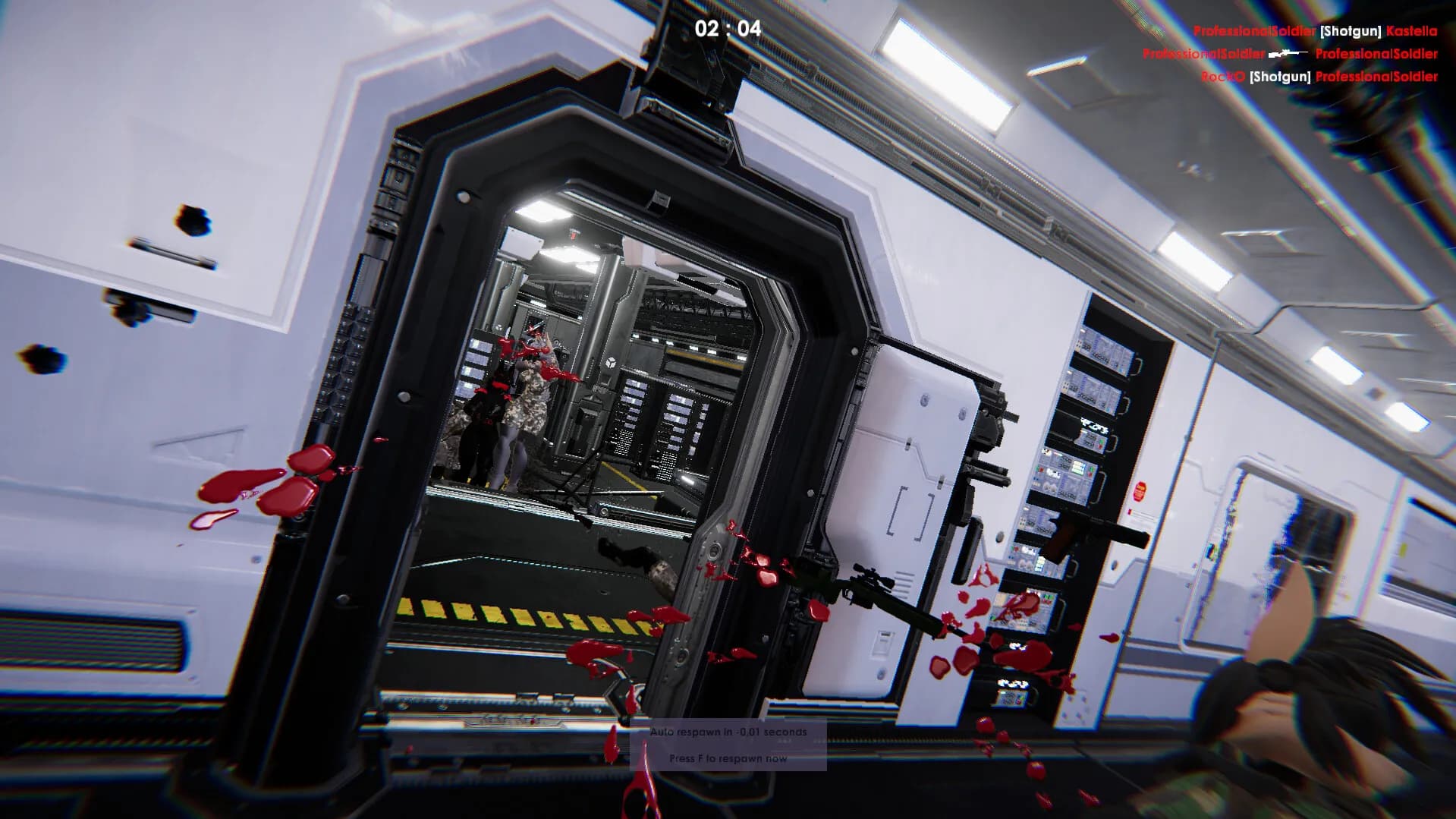
Task: Click RockO's name in the kill feed
Action: point(1222,77)
